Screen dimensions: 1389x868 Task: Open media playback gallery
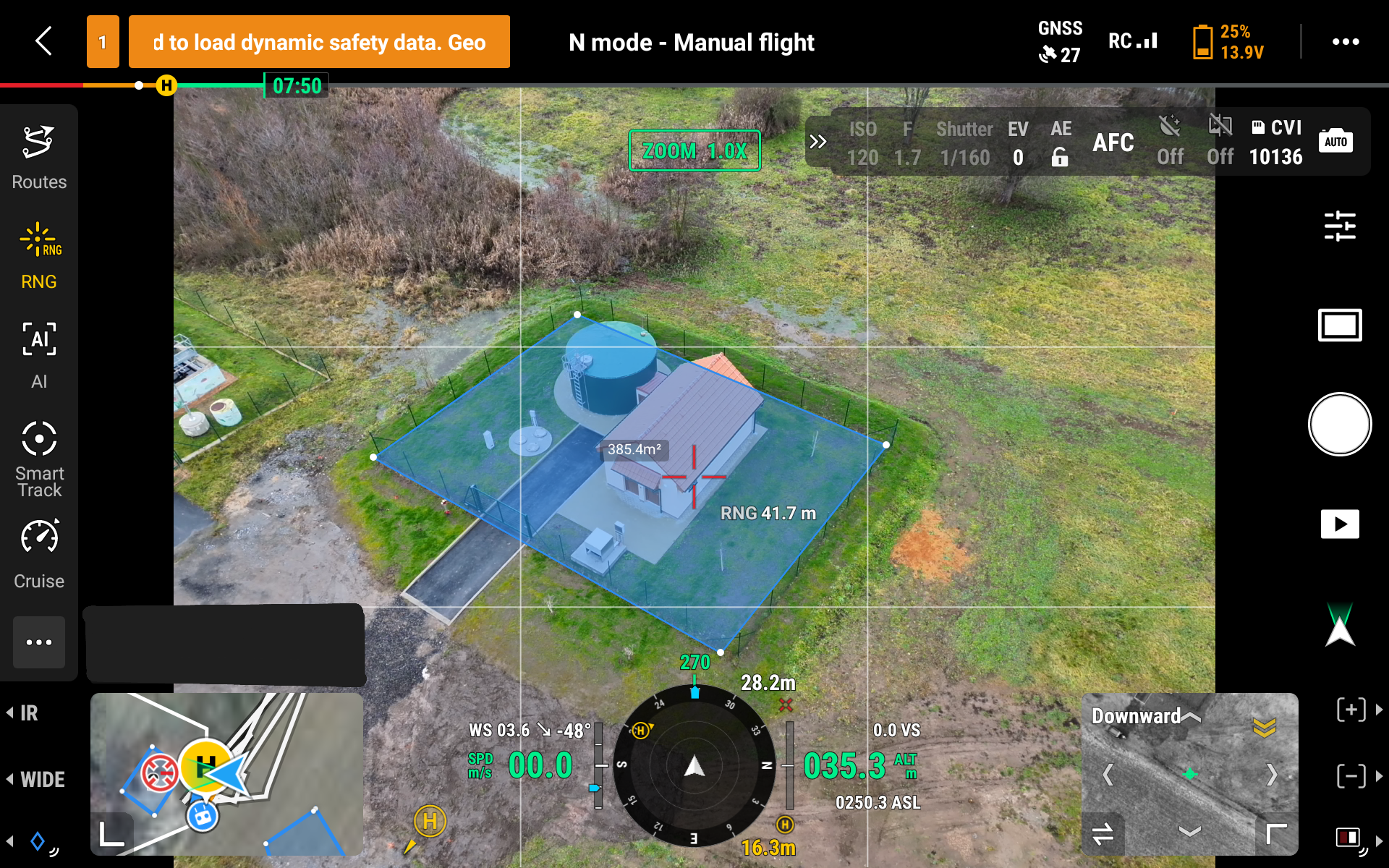coord(1339,524)
